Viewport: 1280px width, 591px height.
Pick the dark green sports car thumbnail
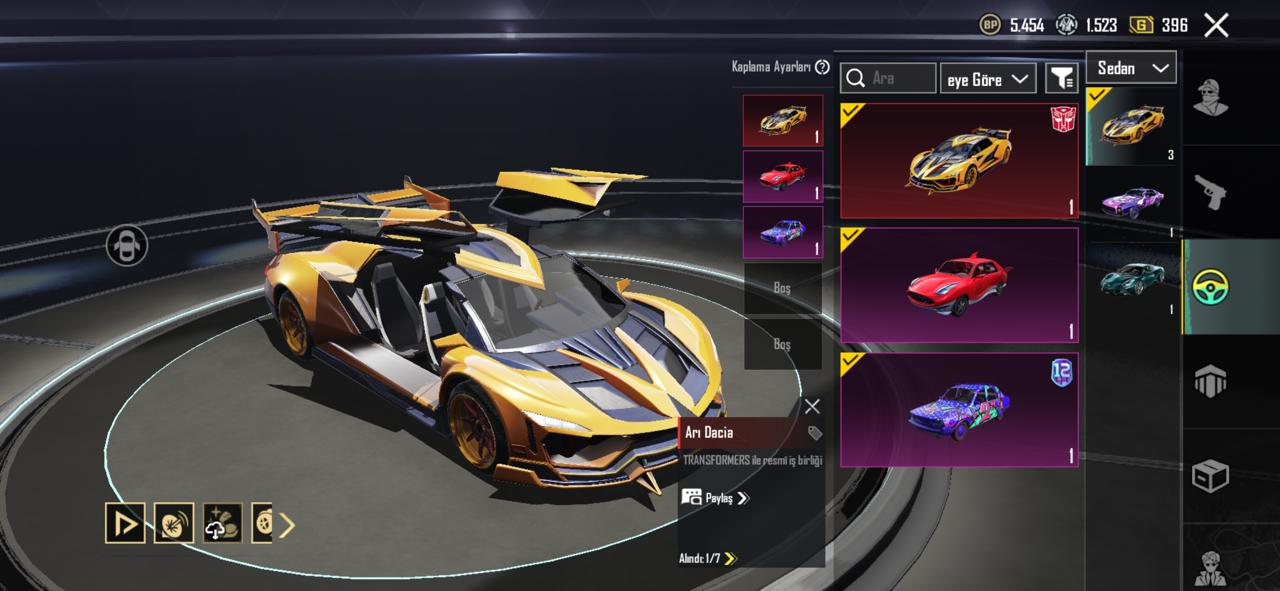click(1131, 280)
